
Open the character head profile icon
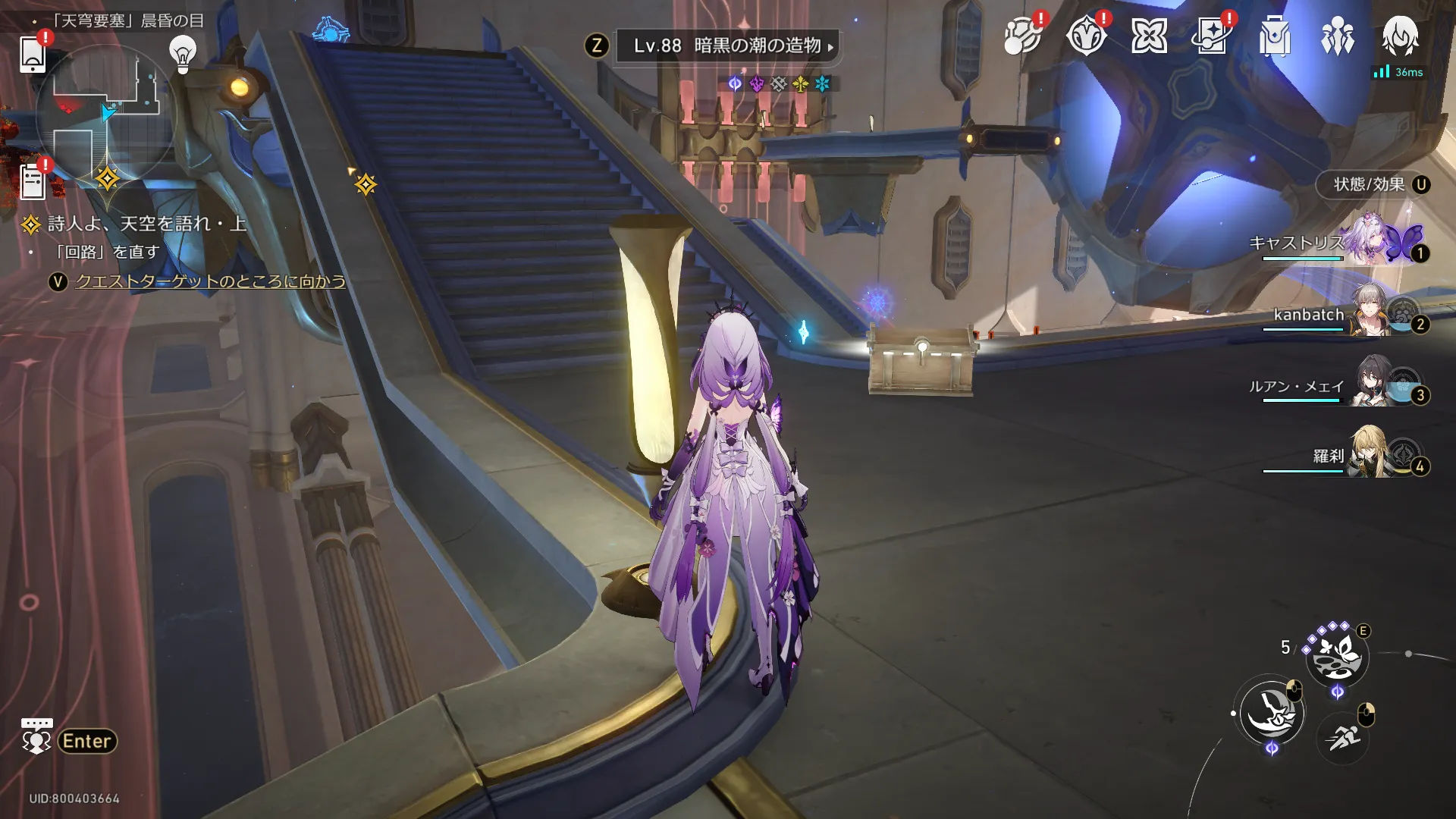[x=1400, y=36]
